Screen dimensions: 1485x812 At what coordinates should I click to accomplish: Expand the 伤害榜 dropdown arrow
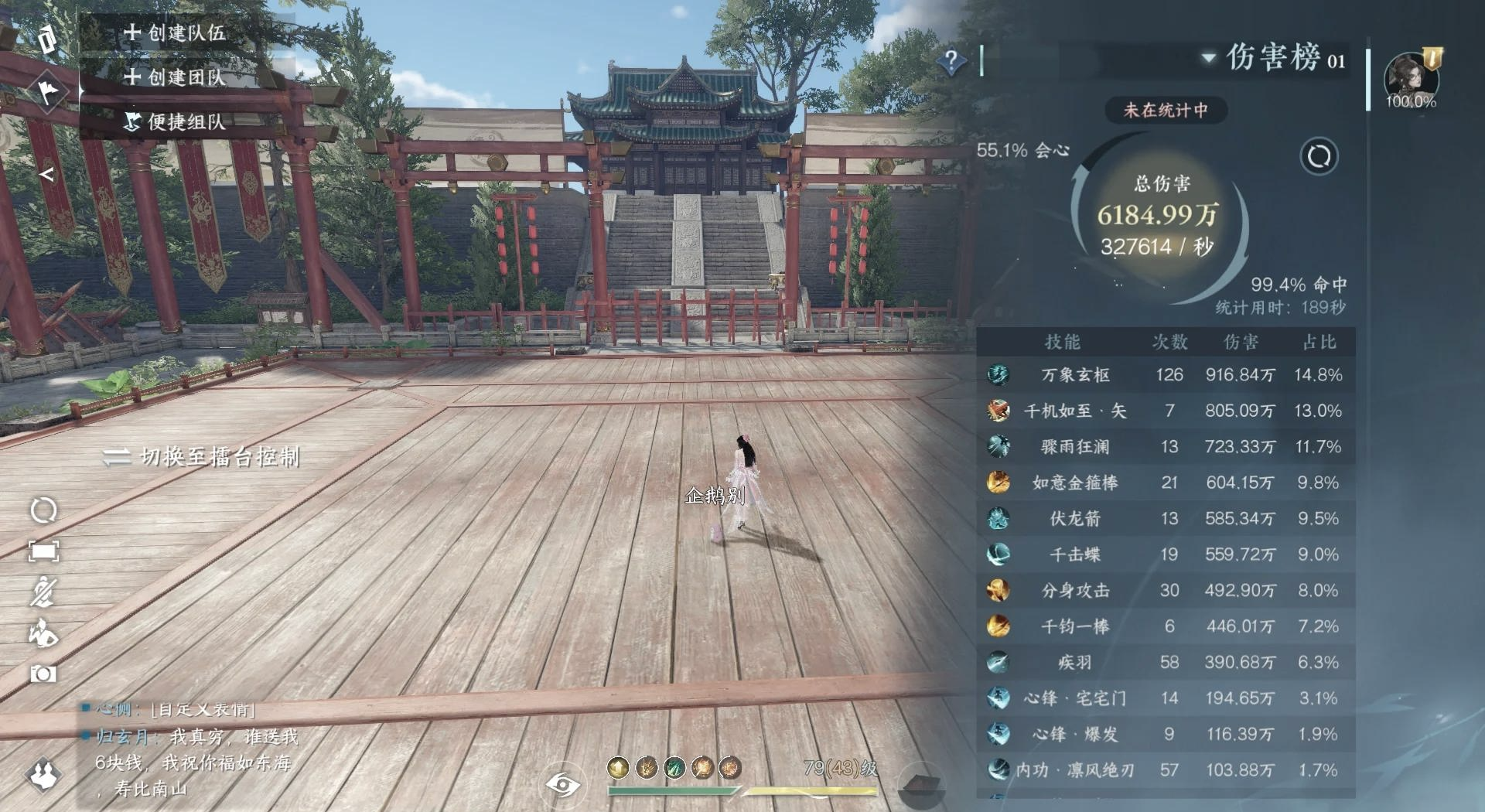coord(1207,60)
